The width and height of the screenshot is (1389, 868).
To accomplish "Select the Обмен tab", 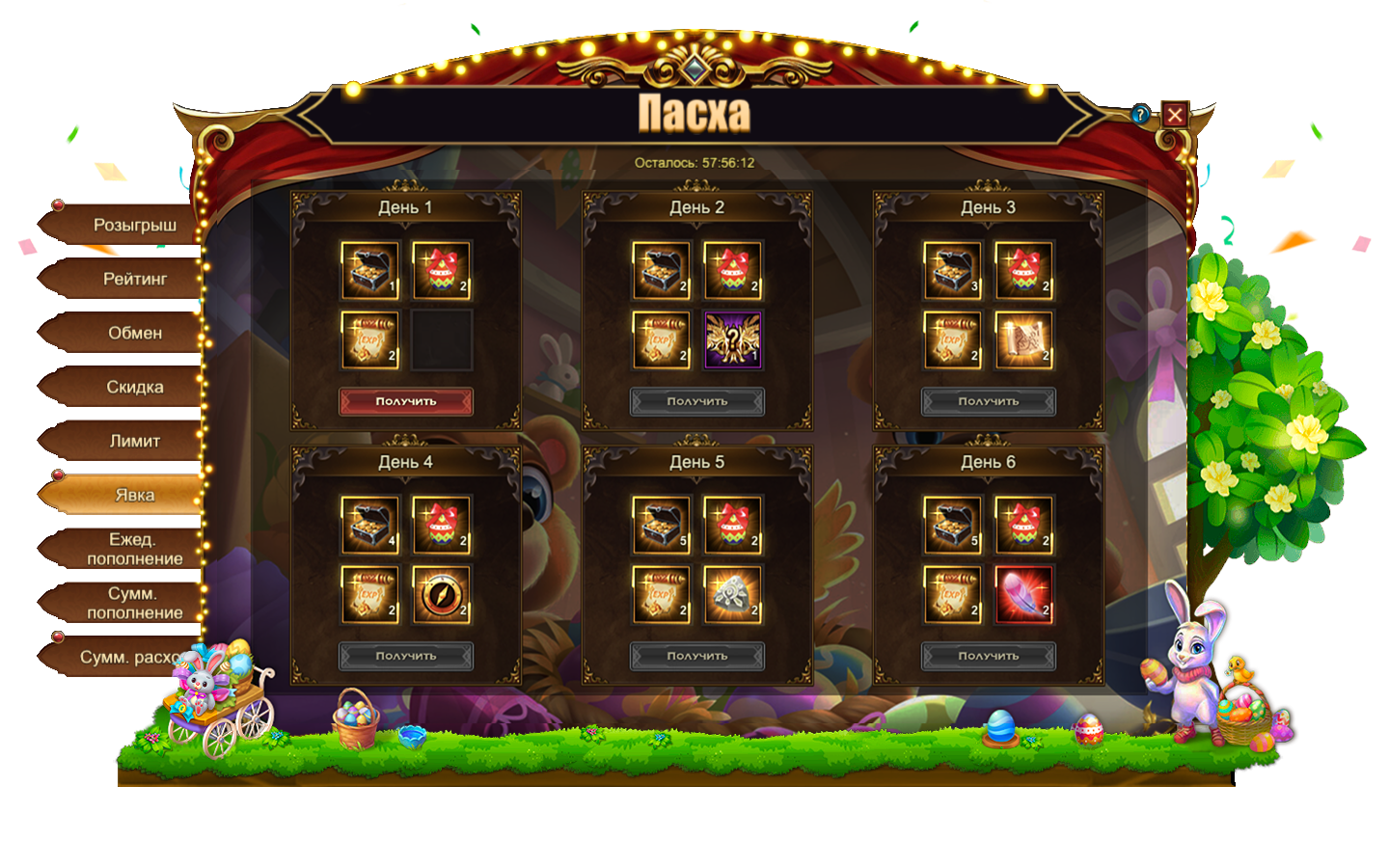I will [x=134, y=334].
